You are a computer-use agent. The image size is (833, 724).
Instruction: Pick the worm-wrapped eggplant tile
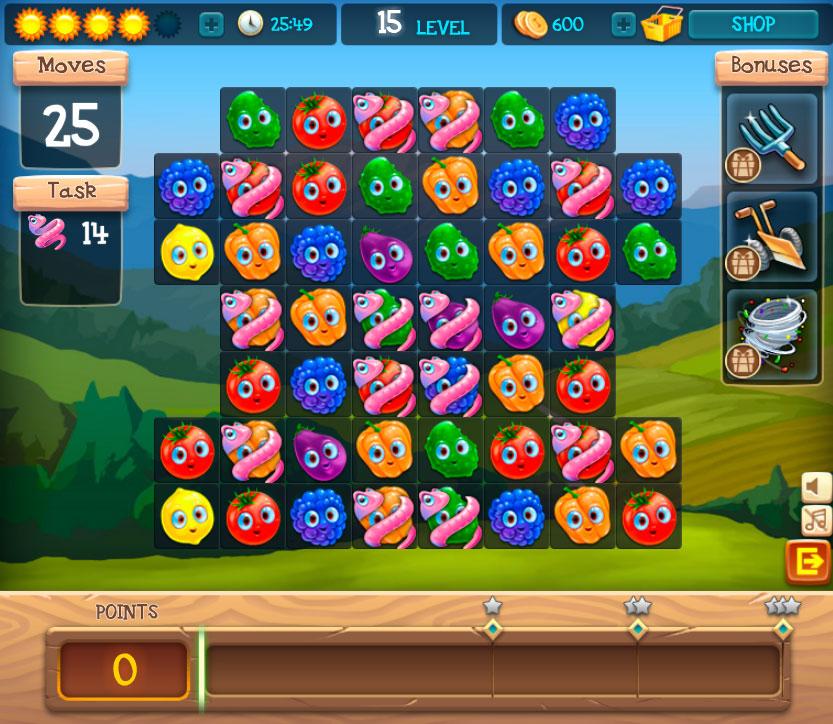click(x=449, y=318)
